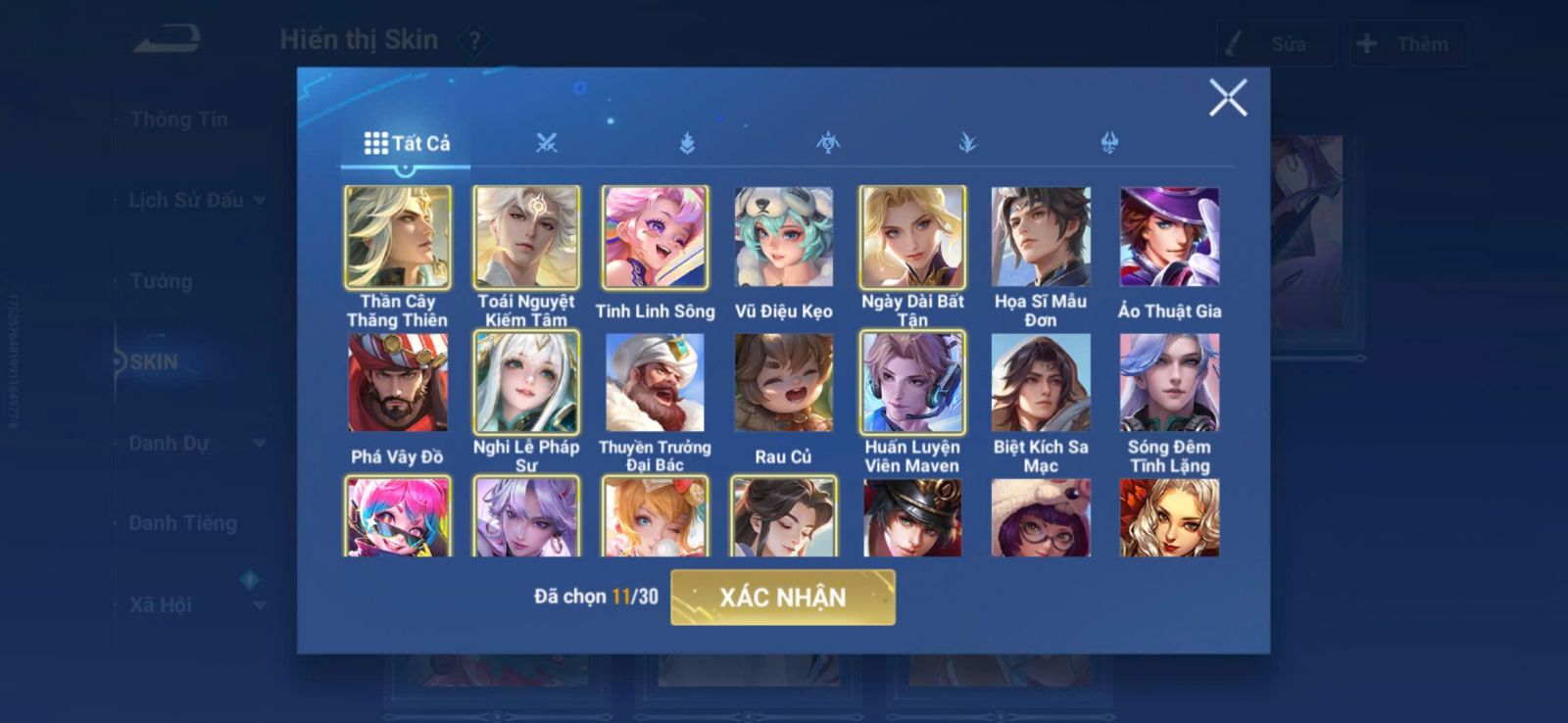
Task: Select the Phá Vây Đỏ skin
Action: (x=398, y=383)
